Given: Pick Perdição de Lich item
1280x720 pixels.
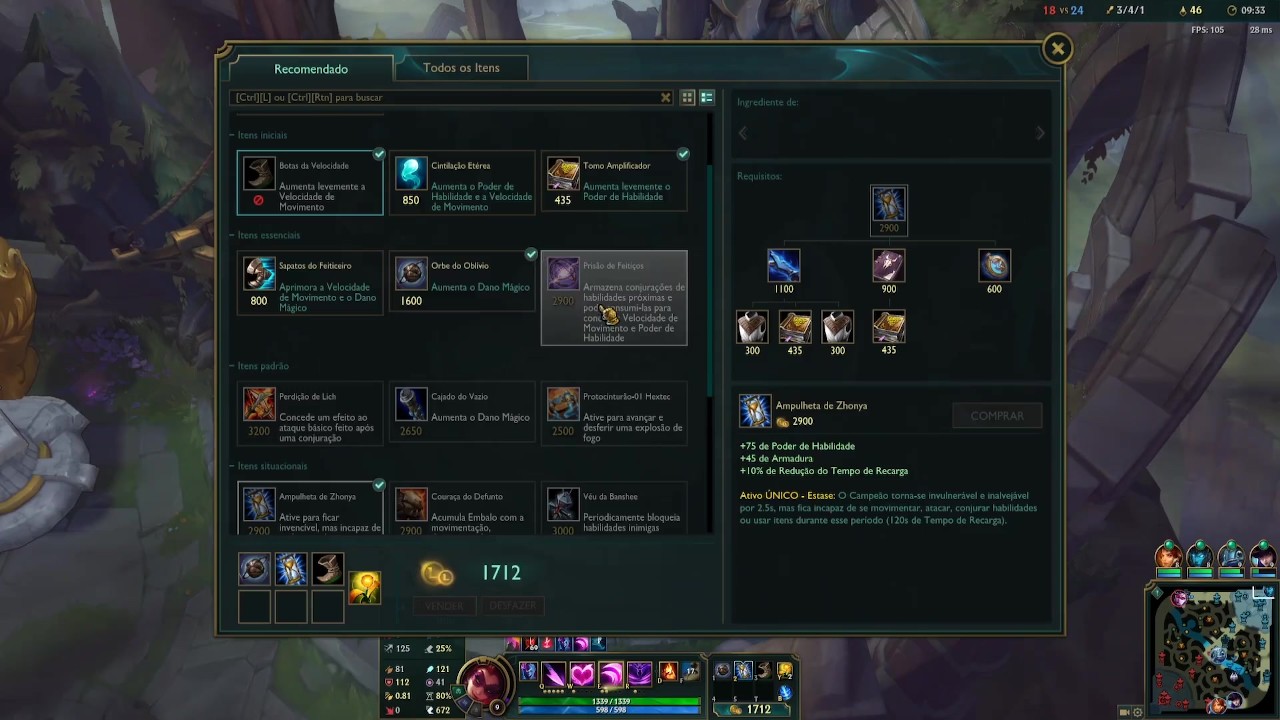Looking at the screenshot, I should pos(310,413).
